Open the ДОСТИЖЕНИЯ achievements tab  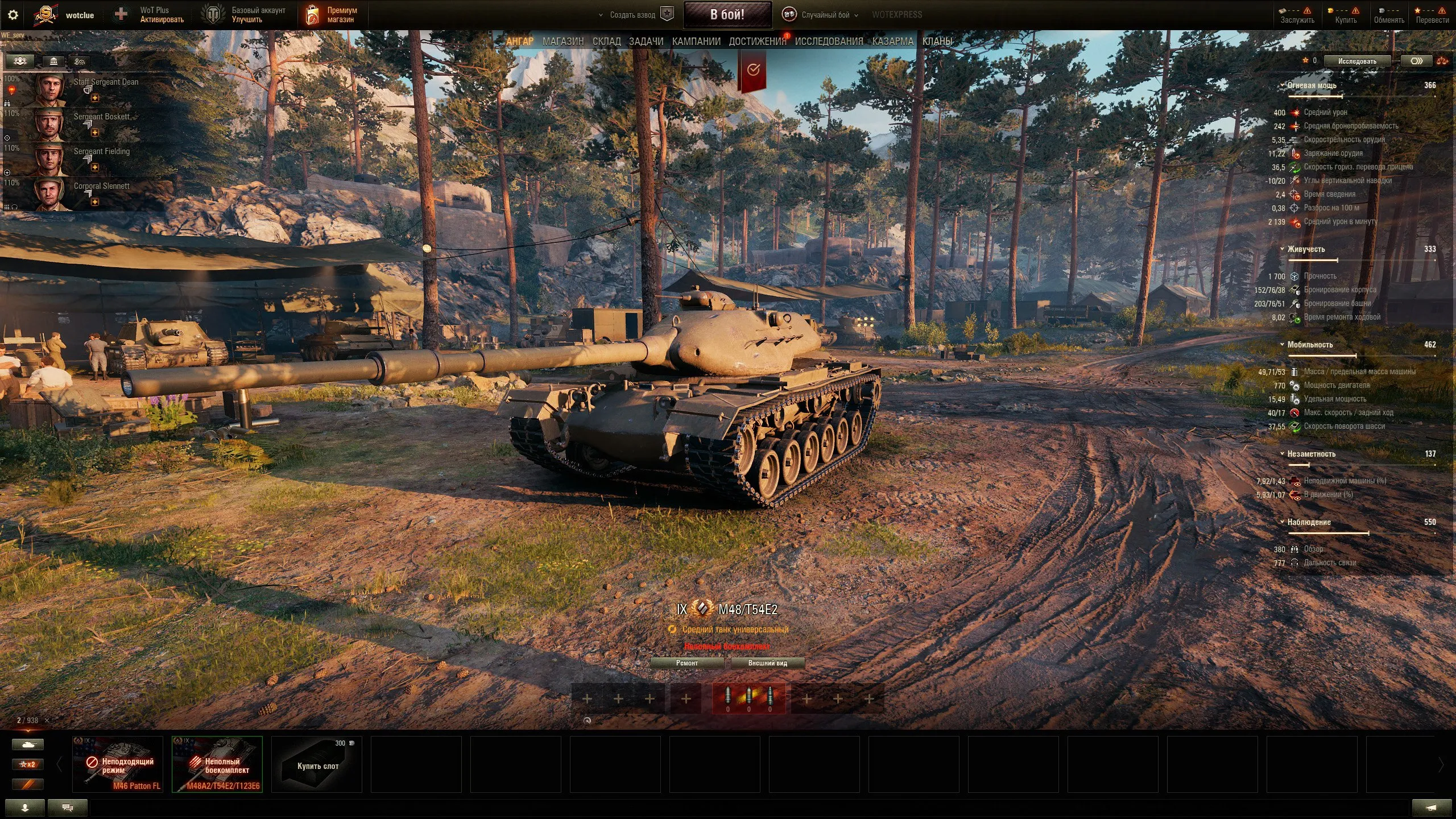(x=757, y=42)
